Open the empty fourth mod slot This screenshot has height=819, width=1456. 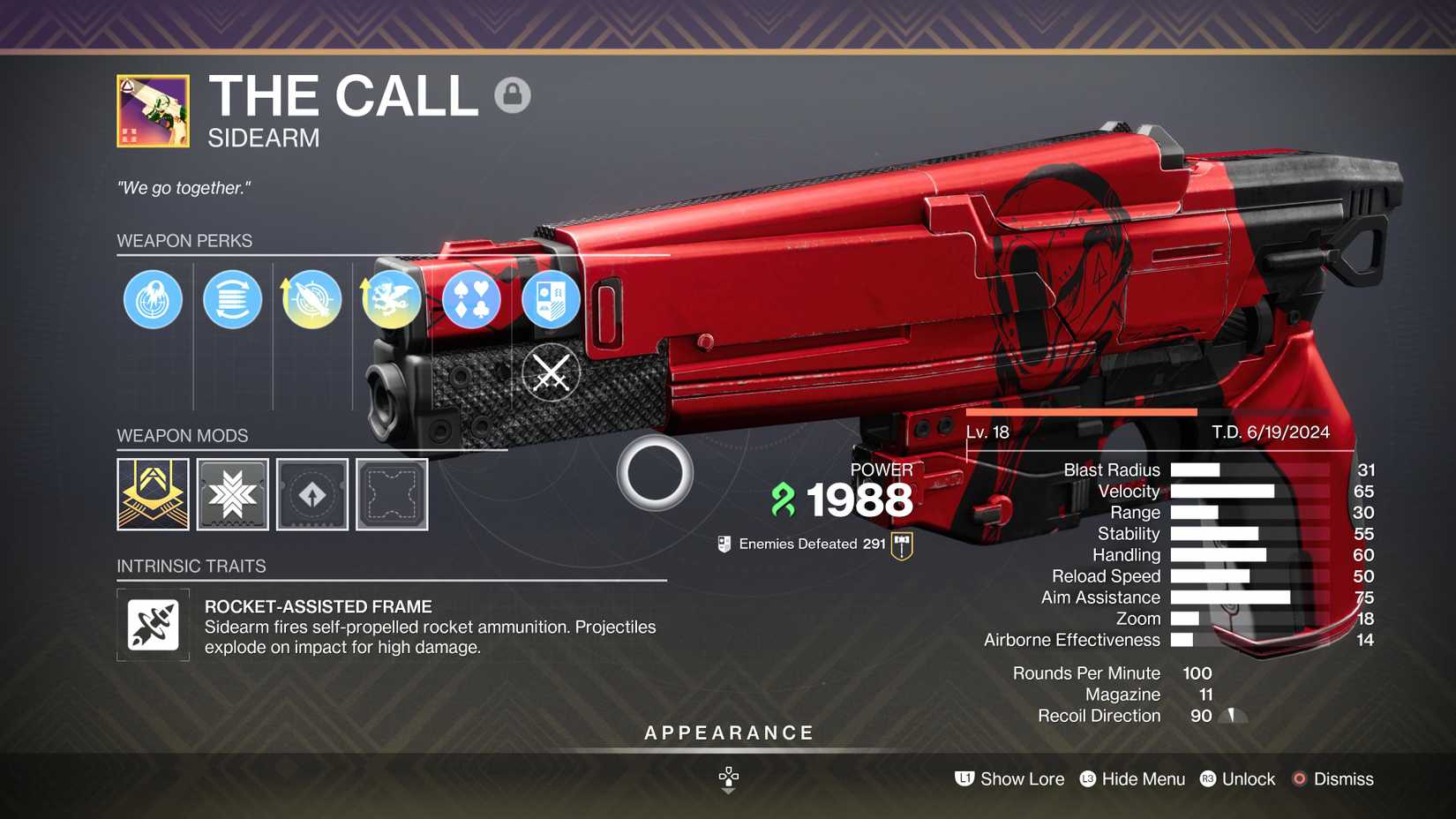(391, 494)
